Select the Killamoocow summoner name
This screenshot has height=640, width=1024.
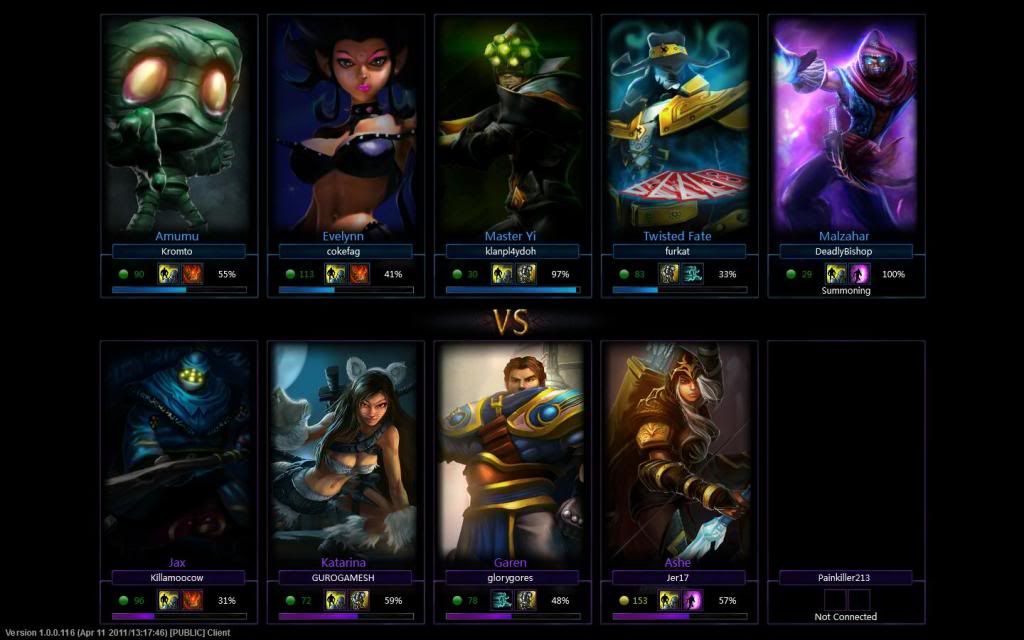(x=177, y=577)
